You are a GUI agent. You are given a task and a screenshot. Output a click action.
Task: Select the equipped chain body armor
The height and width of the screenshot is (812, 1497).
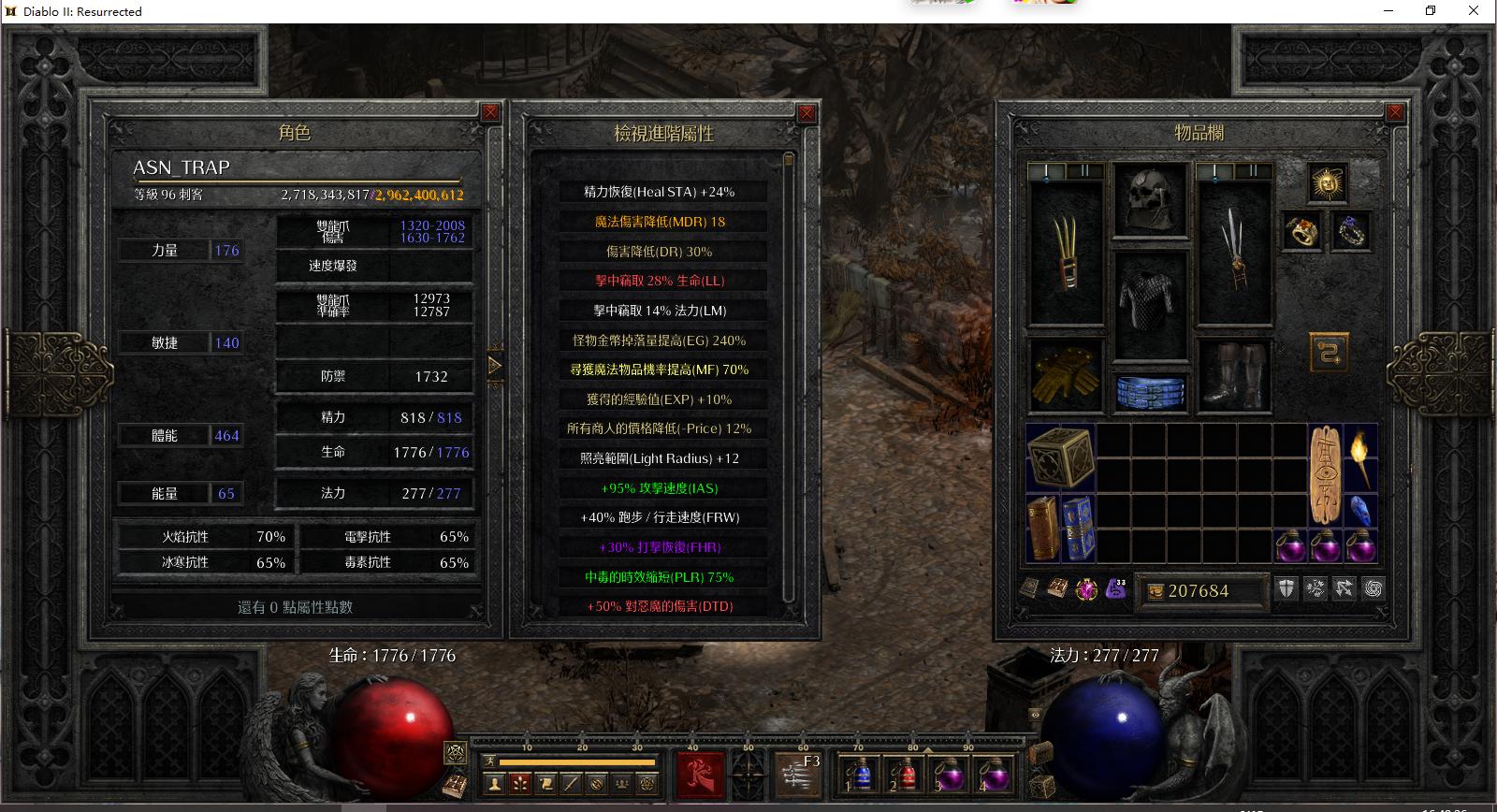1150,297
